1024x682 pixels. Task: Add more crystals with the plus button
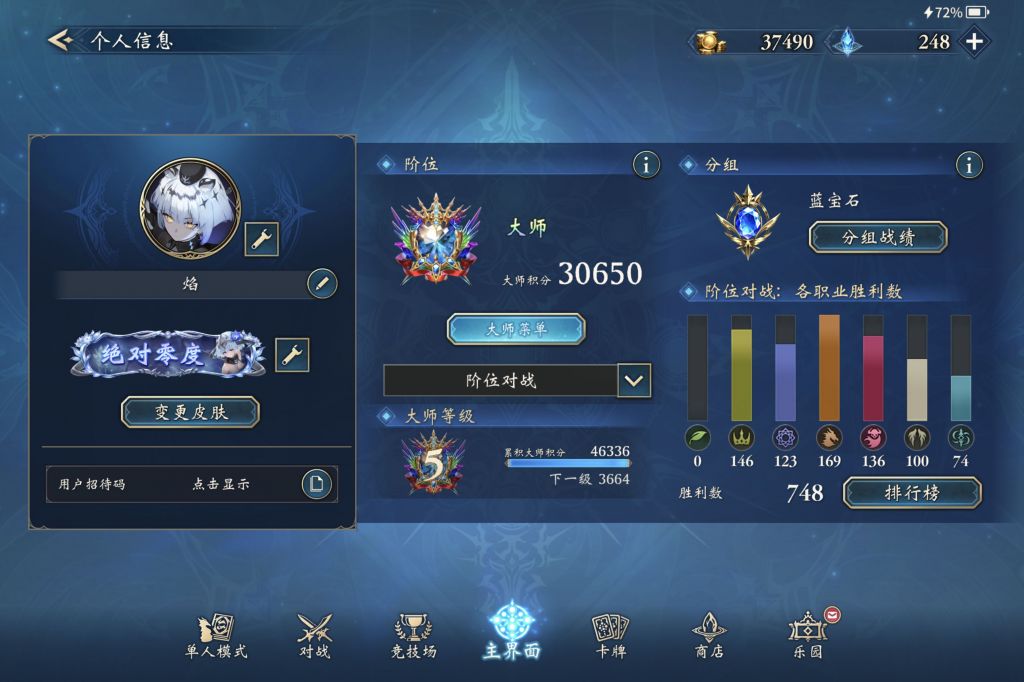coord(974,42)
